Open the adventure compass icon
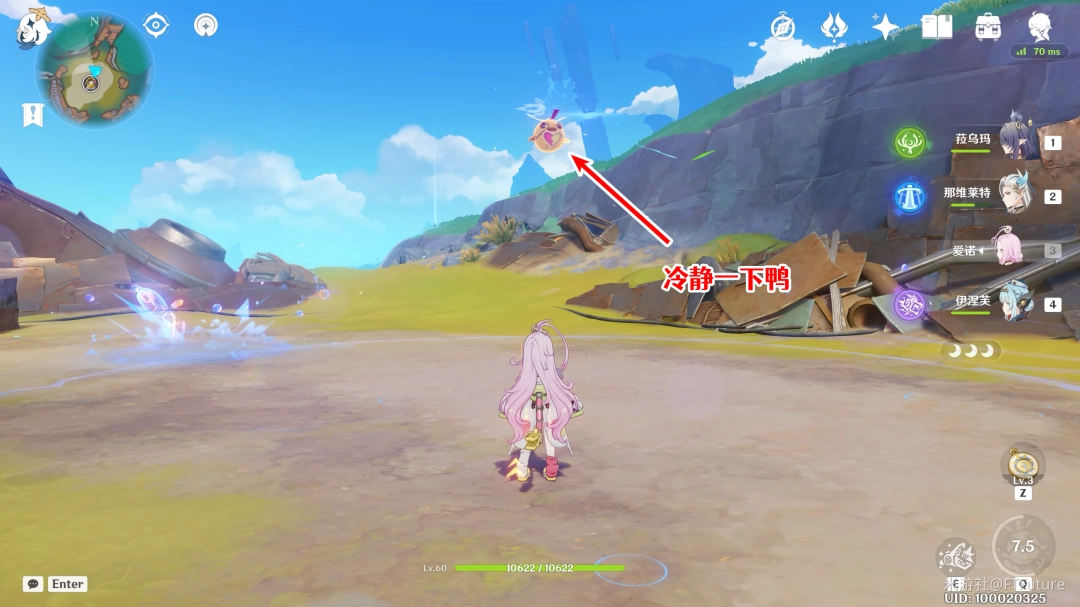Viewport: 1080px width, 607px height. pos(783,27)
